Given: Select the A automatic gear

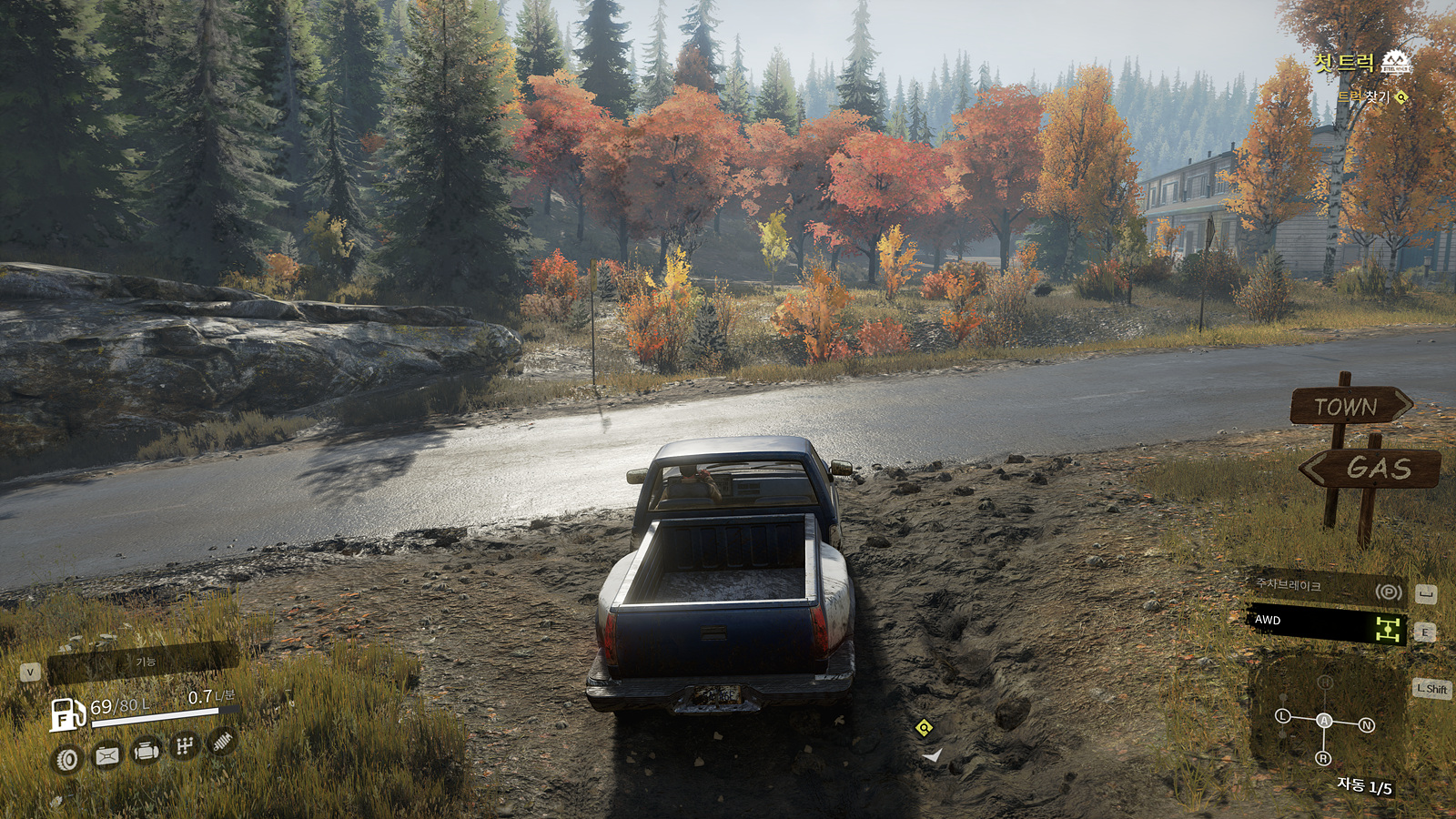Looking at the screenshot, I should point(1324,721).
